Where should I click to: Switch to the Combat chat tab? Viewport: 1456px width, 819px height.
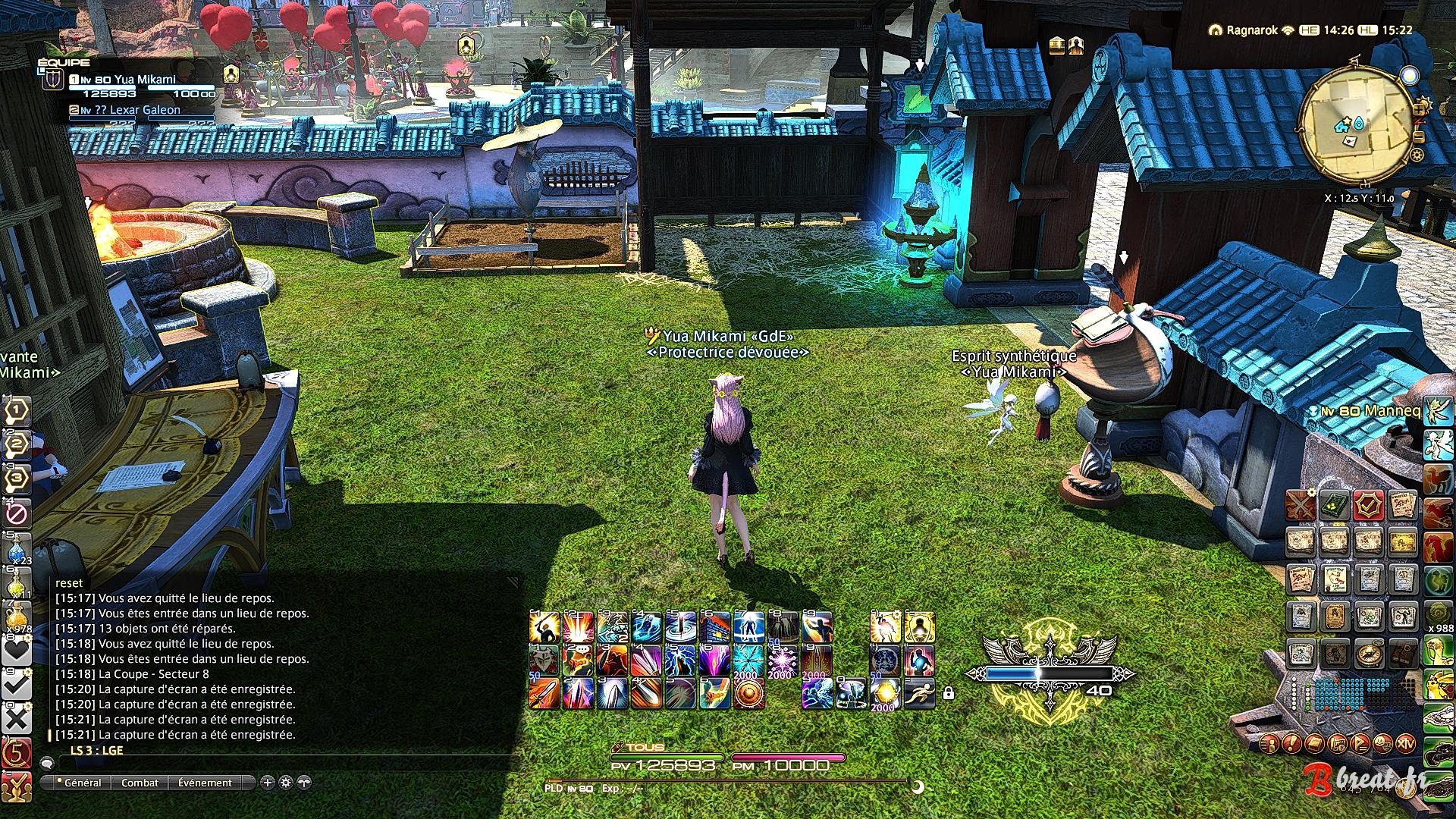pyautogui.click(x=140, y=783)
